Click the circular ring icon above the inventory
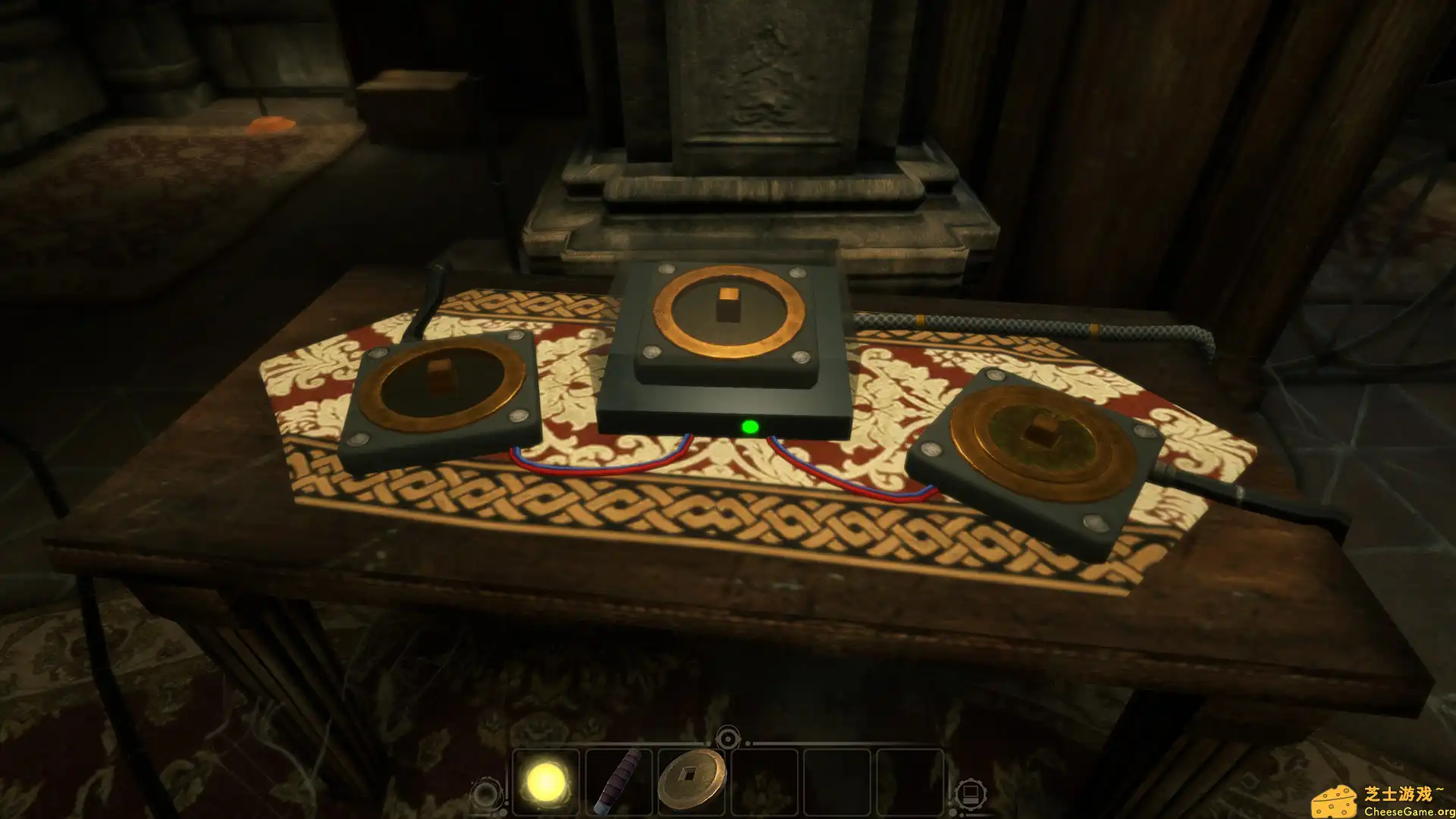 coord(728,737)
